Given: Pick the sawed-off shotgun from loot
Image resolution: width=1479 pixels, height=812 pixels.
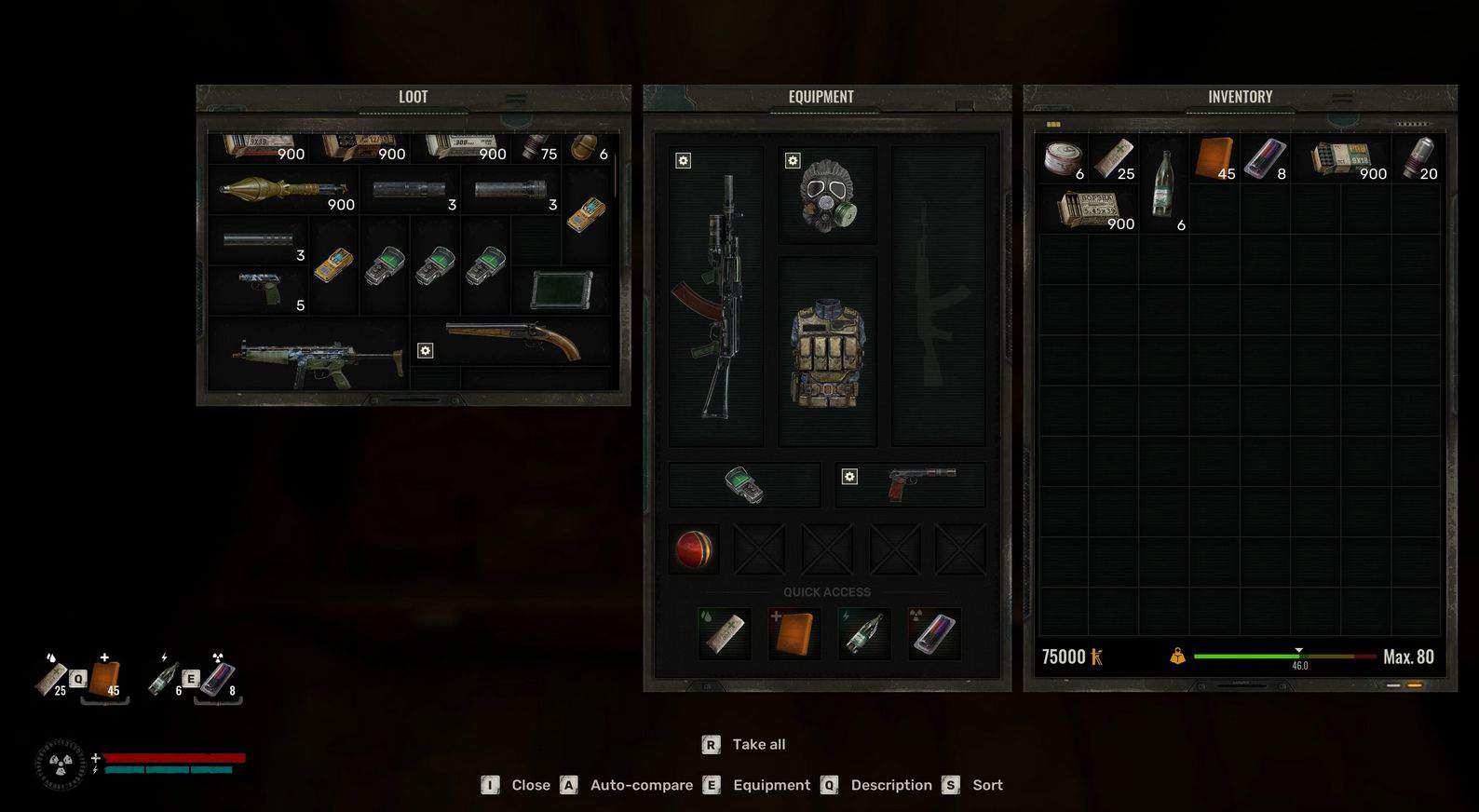Looking at the screenshot, I should 512,341.
